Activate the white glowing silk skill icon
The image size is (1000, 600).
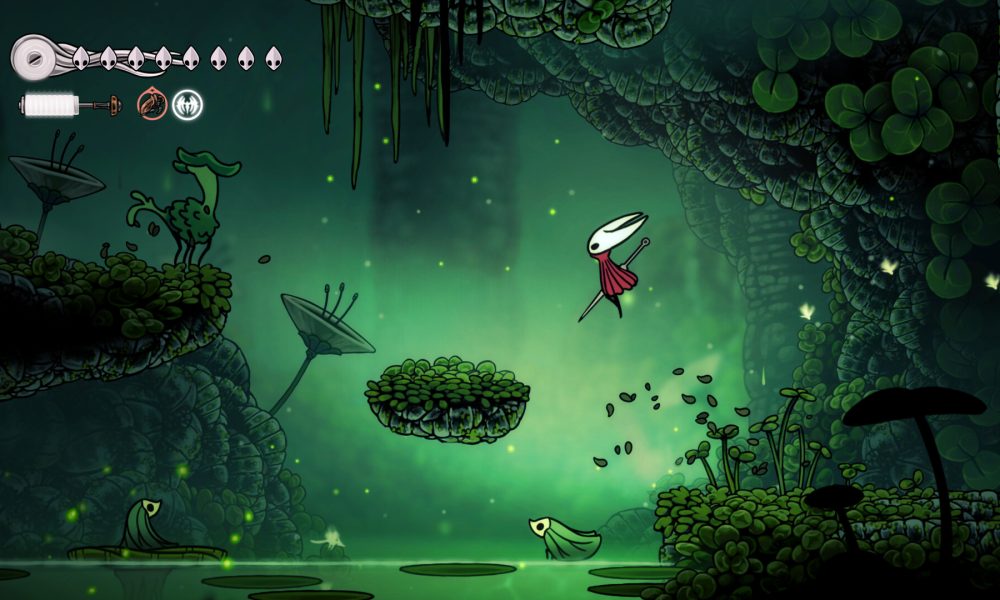187,104
